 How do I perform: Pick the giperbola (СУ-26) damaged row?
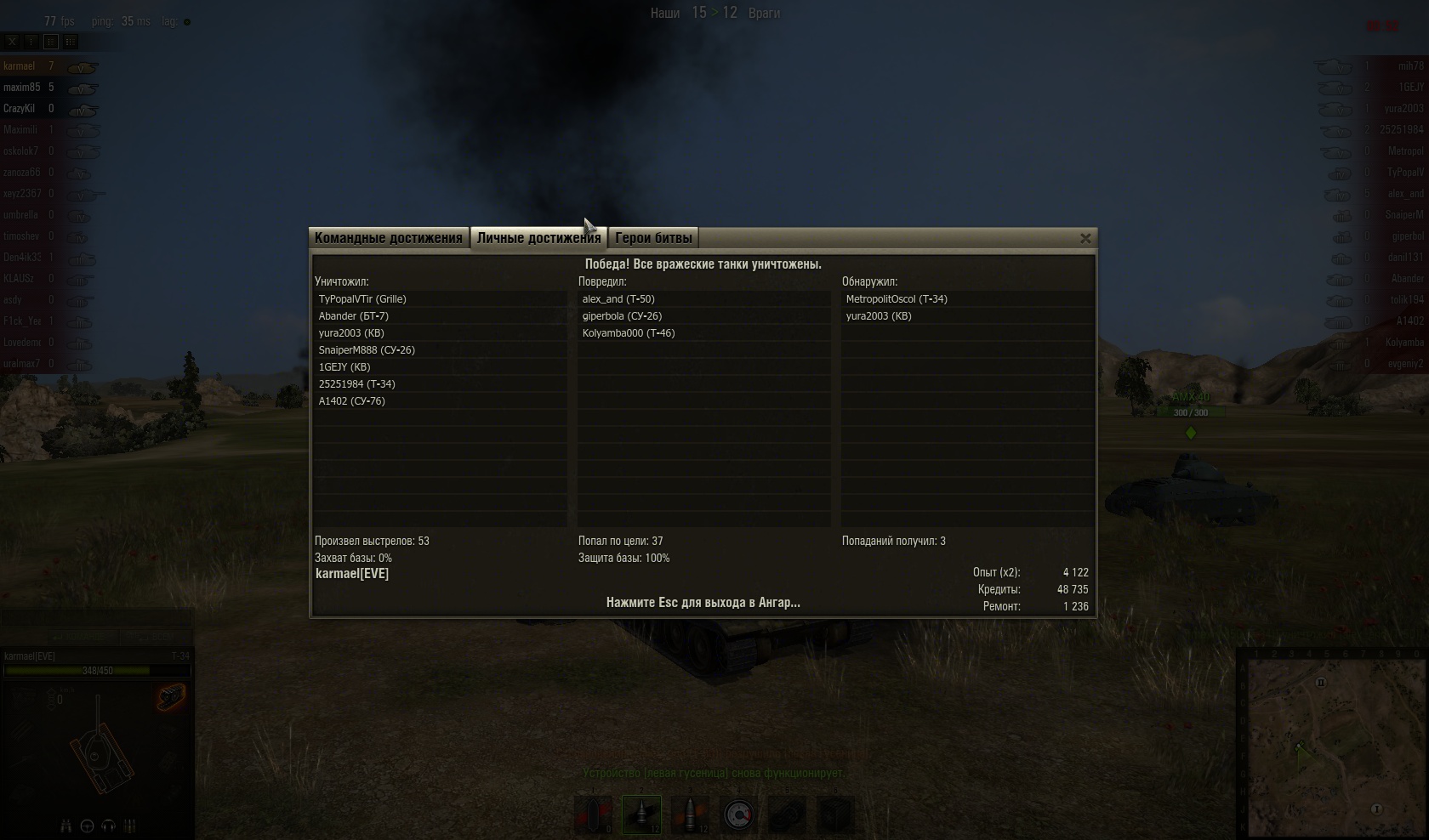622,316
